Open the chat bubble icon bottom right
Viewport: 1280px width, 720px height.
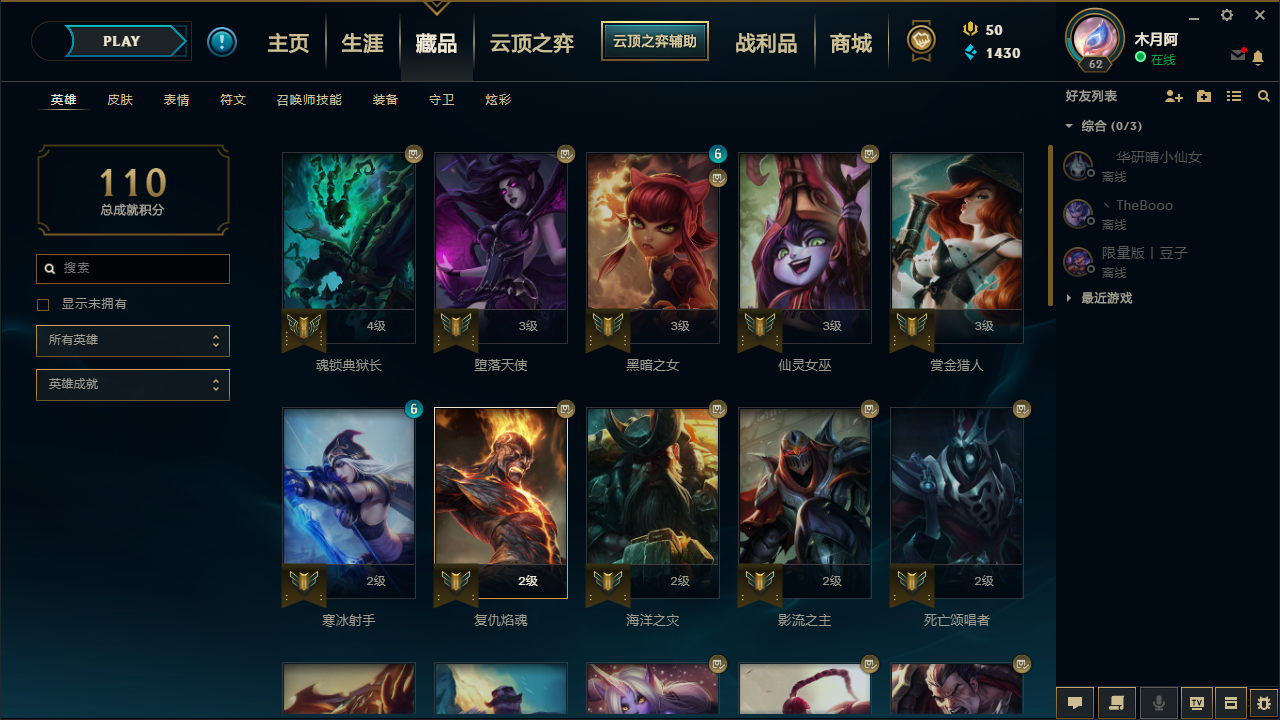(x=1075, y=702)
